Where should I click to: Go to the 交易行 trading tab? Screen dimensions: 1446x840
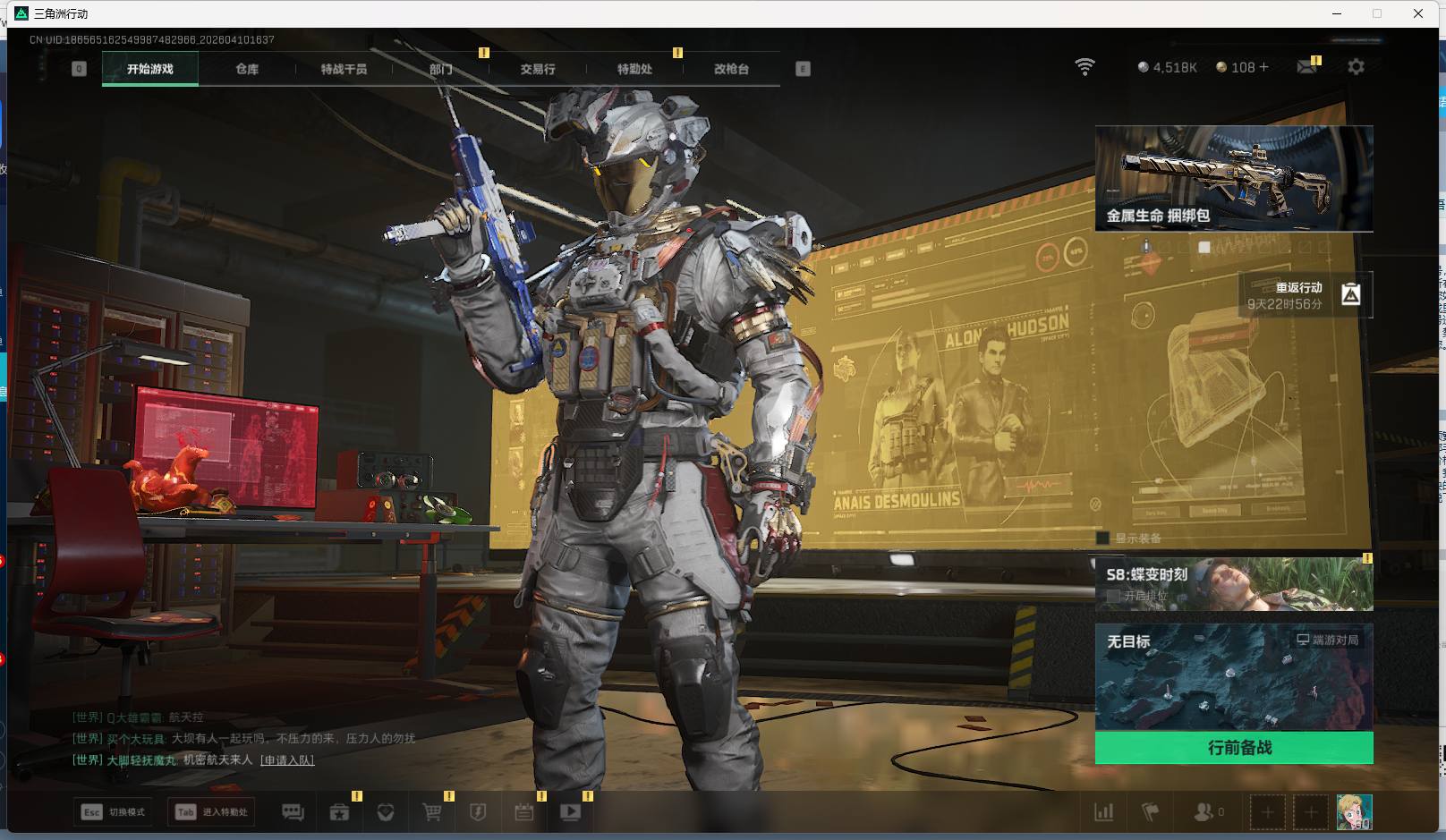pos(537,69)
